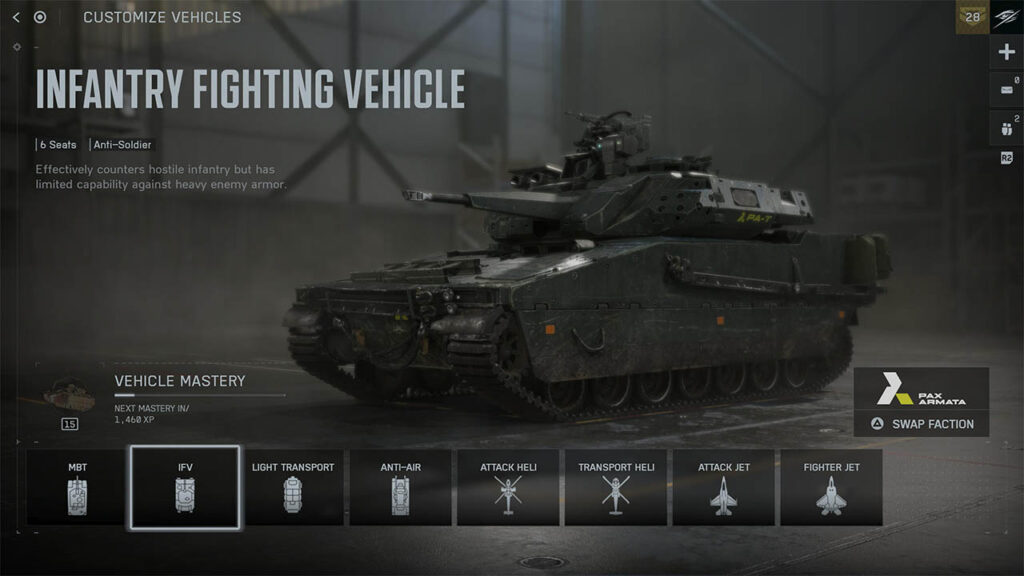Switch to Light Transport vehicle

click(293, 487)
